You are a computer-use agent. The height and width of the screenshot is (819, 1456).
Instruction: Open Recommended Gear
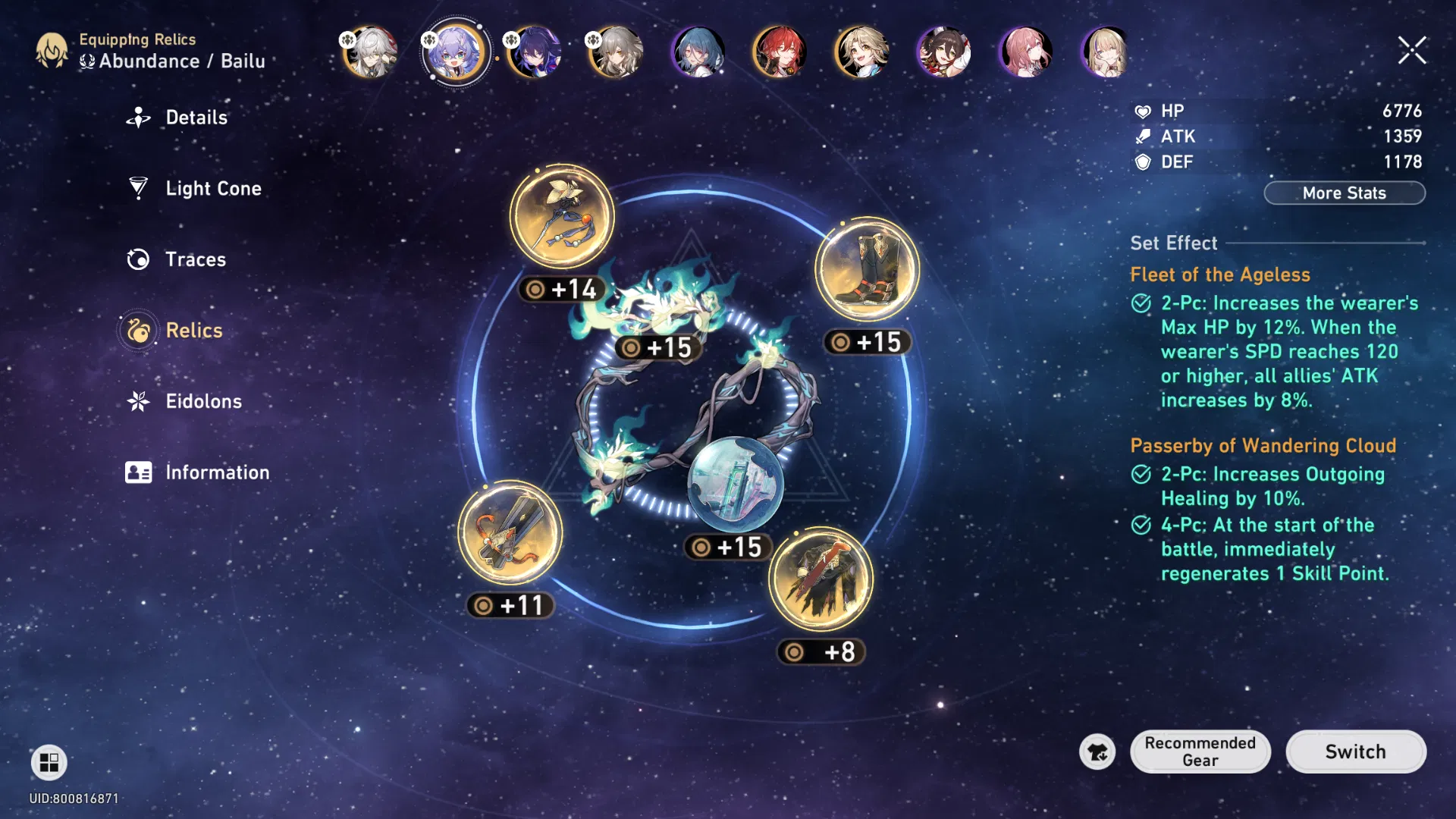(1200, 752)
